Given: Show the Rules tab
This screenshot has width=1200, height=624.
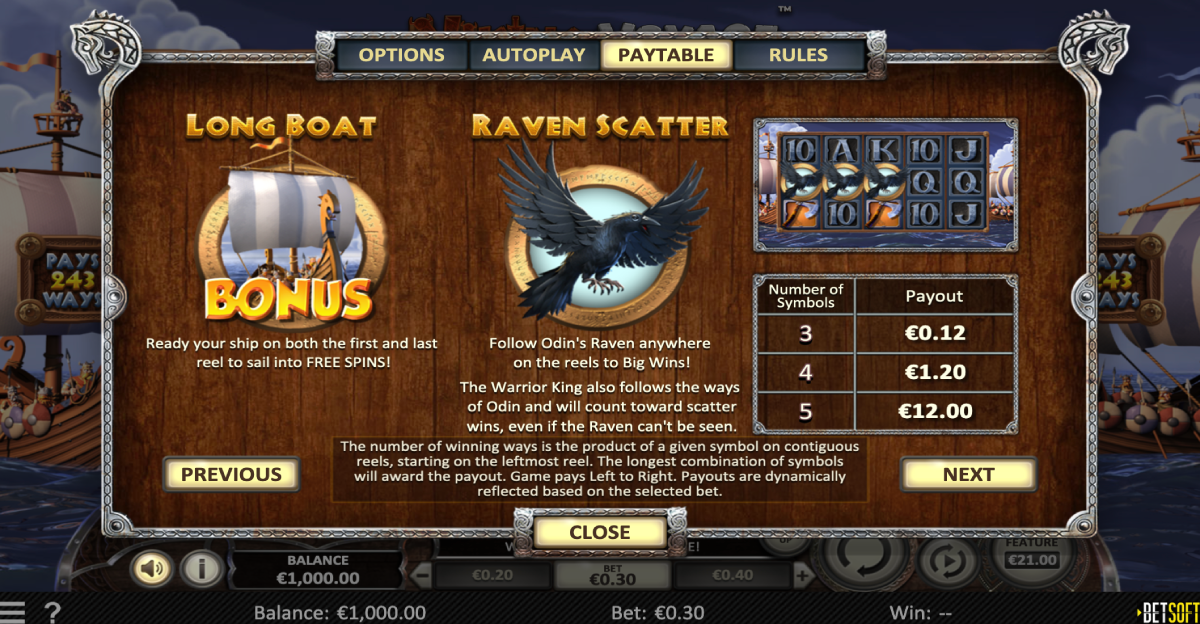Looking at the screenshot, I should 798,55.
